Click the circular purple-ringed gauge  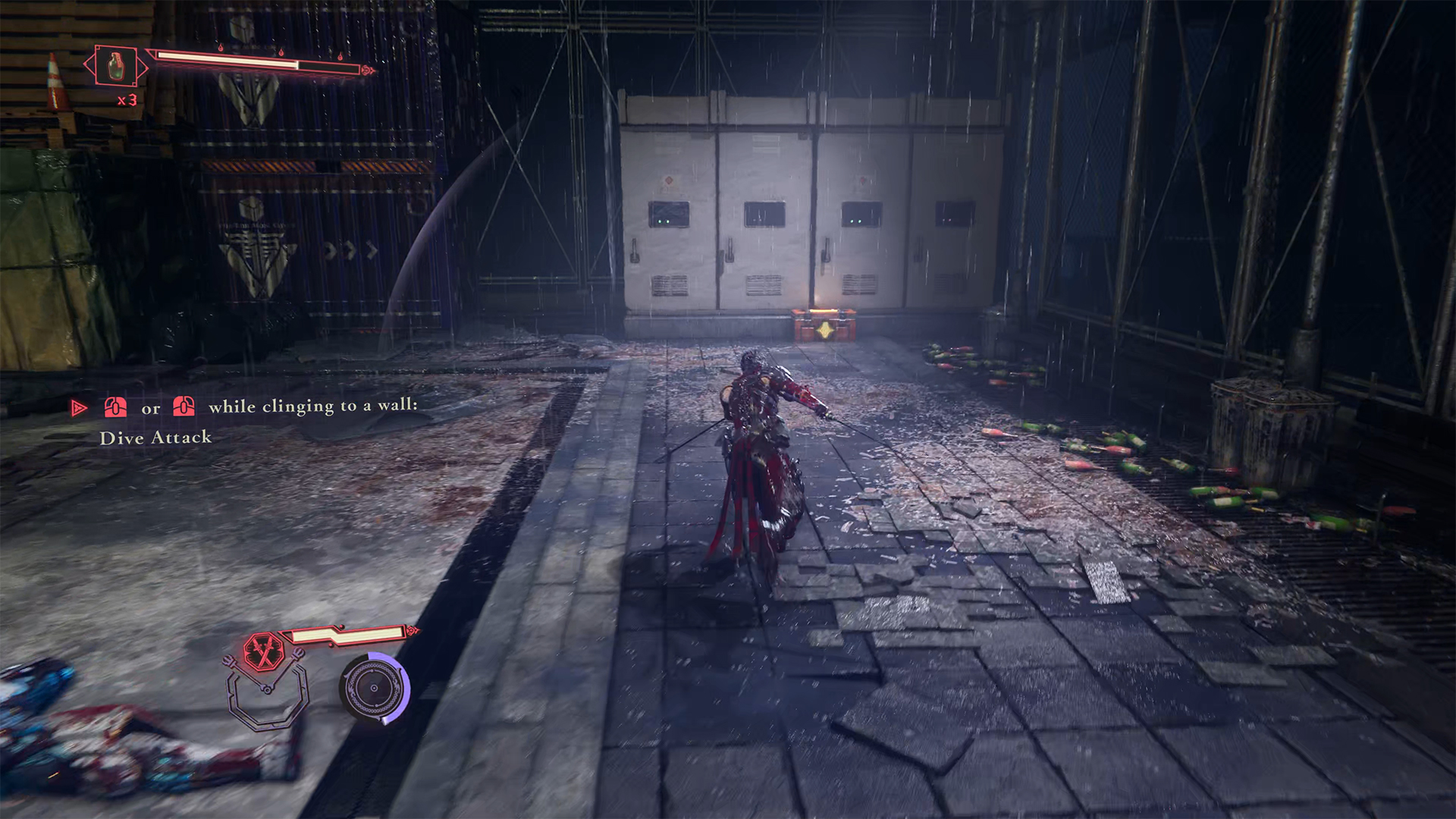coord(374,688)
